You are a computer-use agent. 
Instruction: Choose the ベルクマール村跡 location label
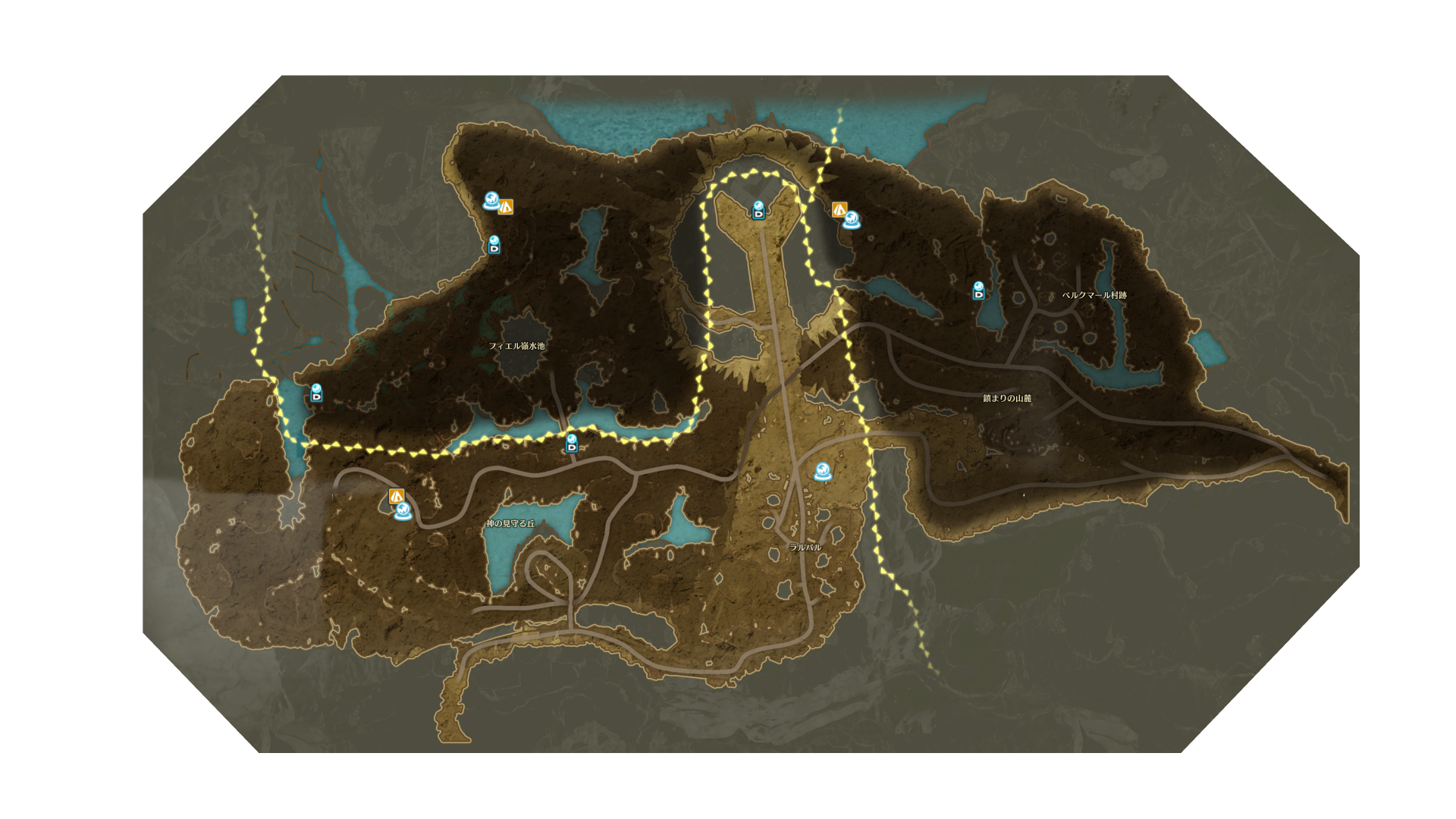1094,295
